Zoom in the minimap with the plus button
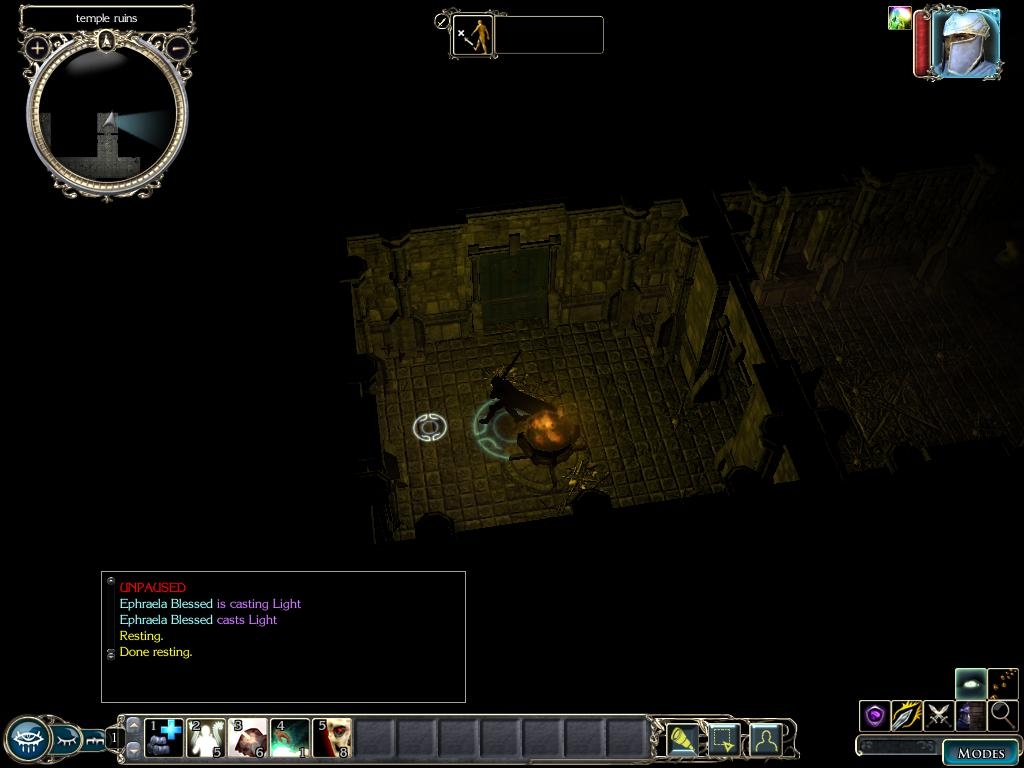The image size is (1024, 768). pos(37,47)
